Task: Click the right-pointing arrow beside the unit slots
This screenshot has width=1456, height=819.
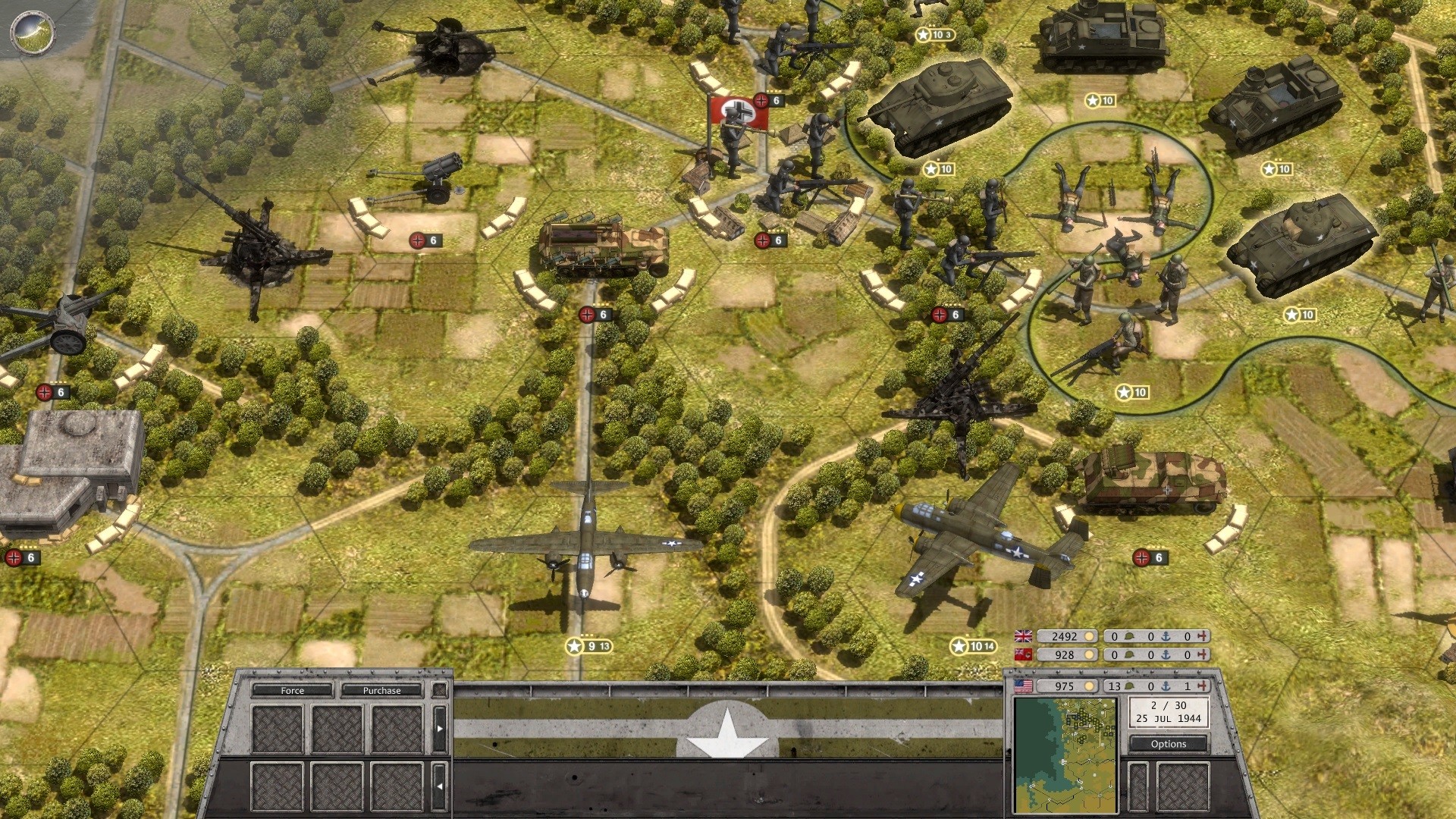Action: (x=439, y=729)
